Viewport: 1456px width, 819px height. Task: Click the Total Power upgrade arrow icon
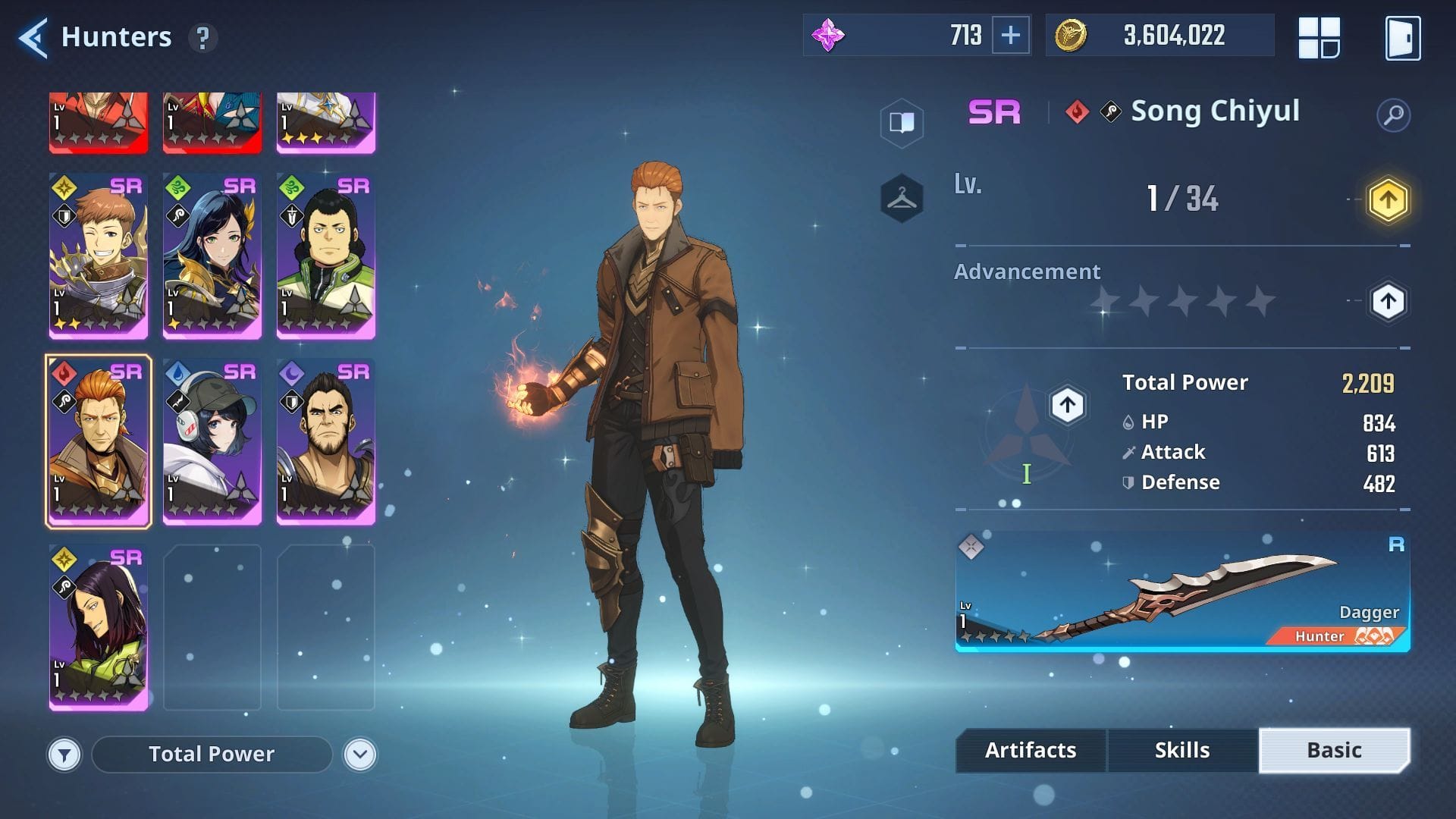click(x=1066, y=405)
